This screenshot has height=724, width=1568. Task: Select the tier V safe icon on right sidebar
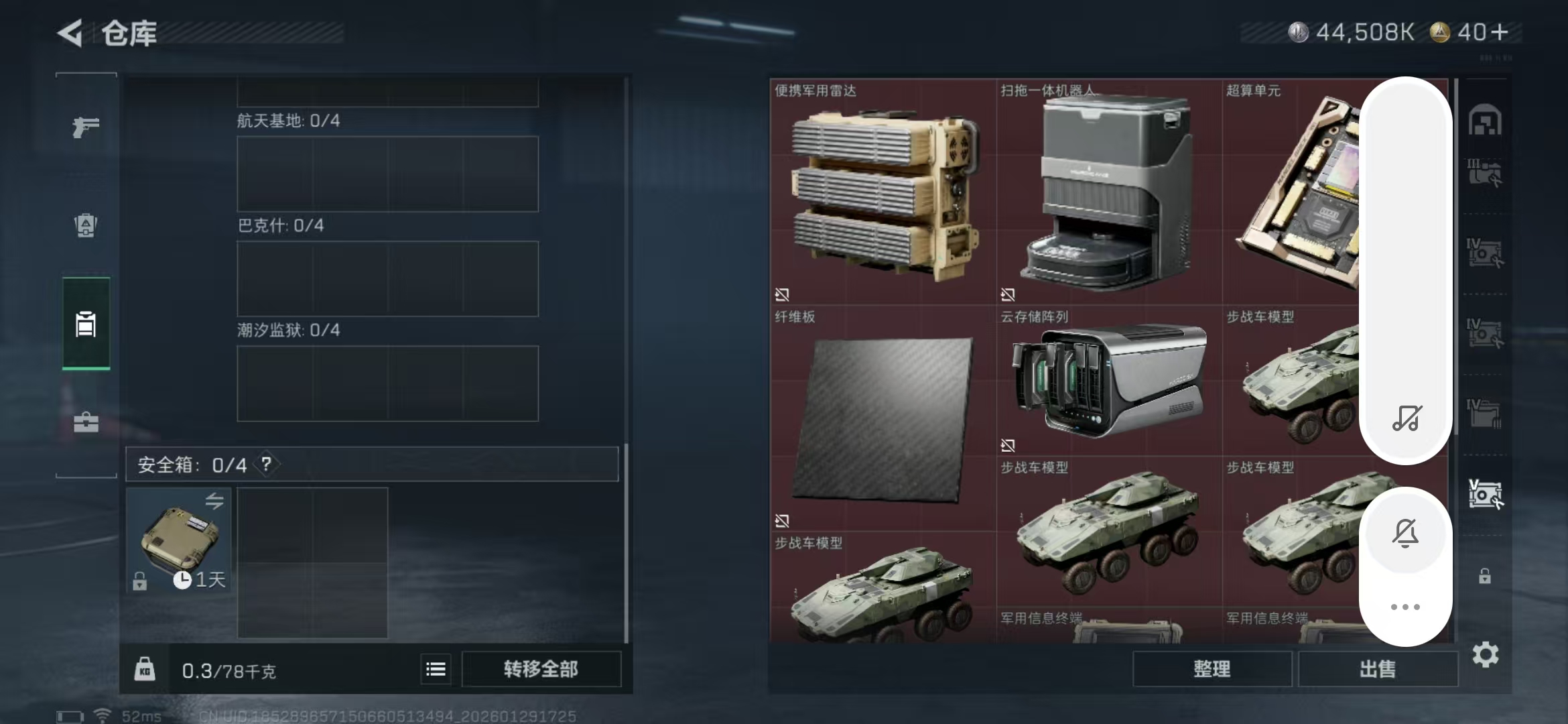[1485, 494]
